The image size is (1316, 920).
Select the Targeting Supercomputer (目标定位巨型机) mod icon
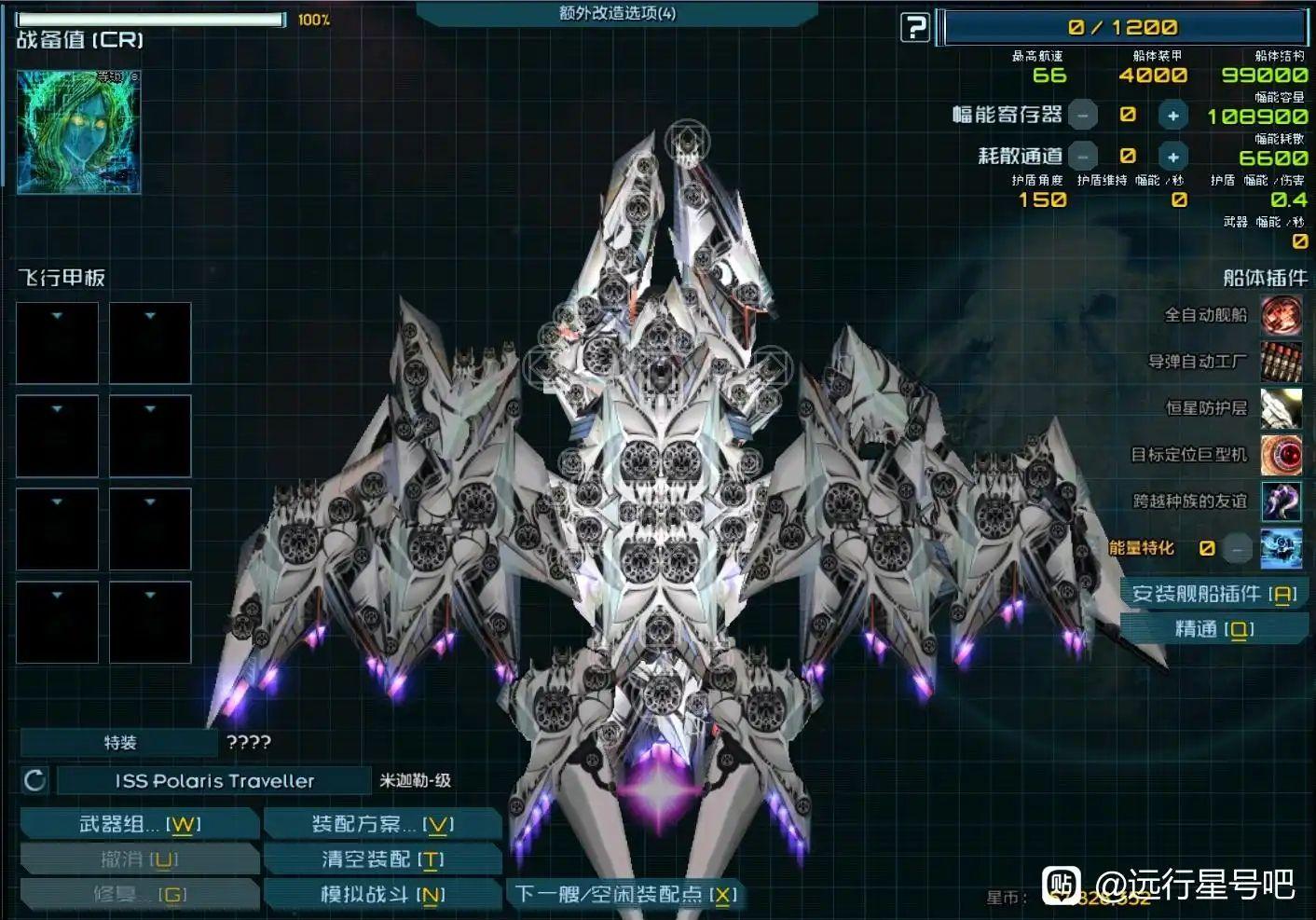pos(1281,455)
